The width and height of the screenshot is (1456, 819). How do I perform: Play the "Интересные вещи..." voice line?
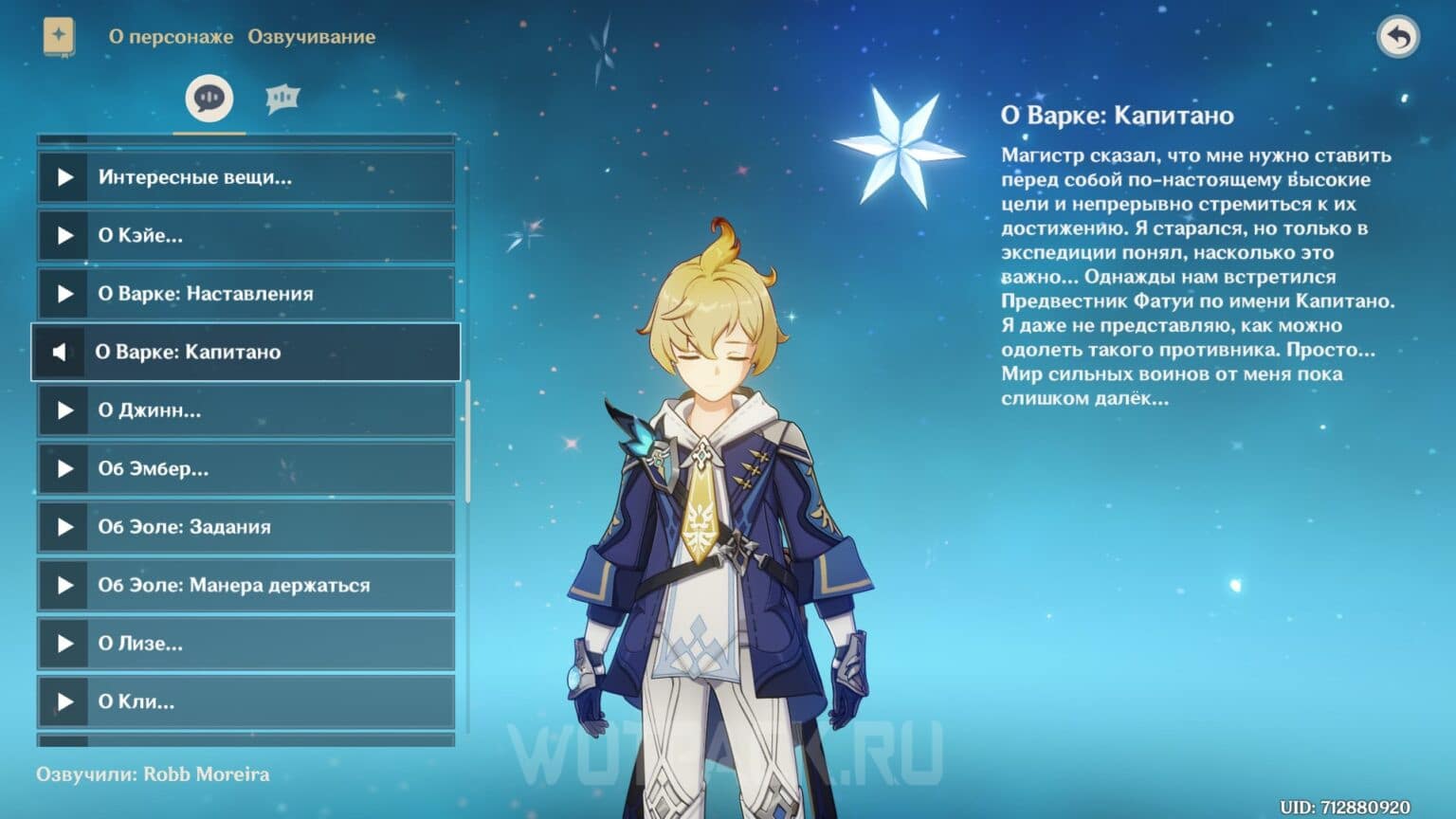[246, 177]
